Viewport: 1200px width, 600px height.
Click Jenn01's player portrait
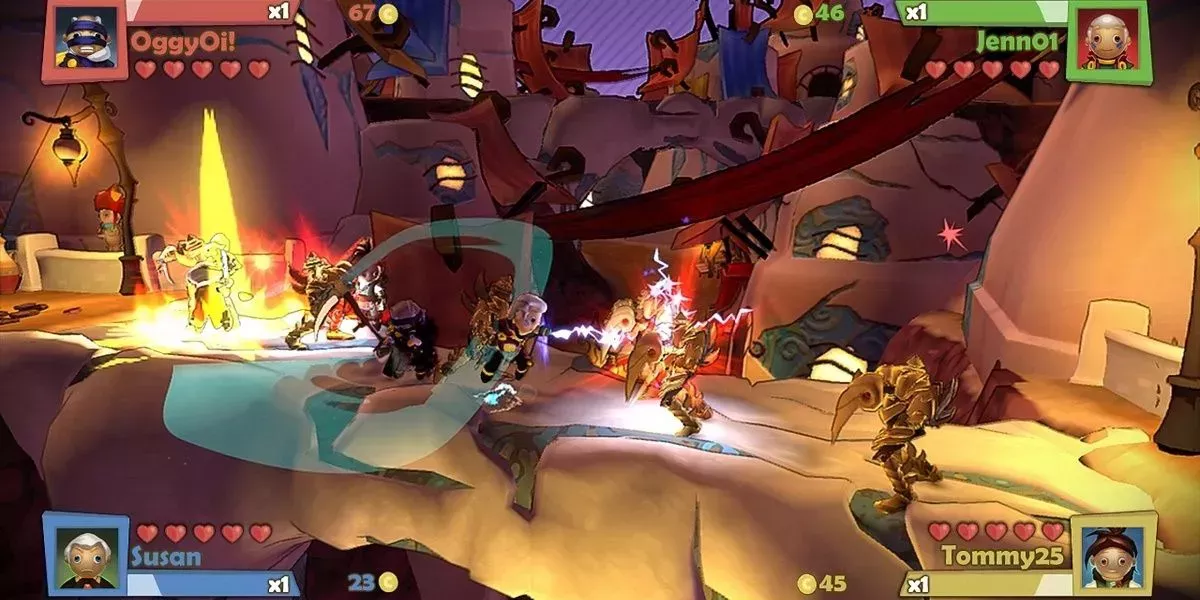pyautogui.click(x=1107, y=40)
